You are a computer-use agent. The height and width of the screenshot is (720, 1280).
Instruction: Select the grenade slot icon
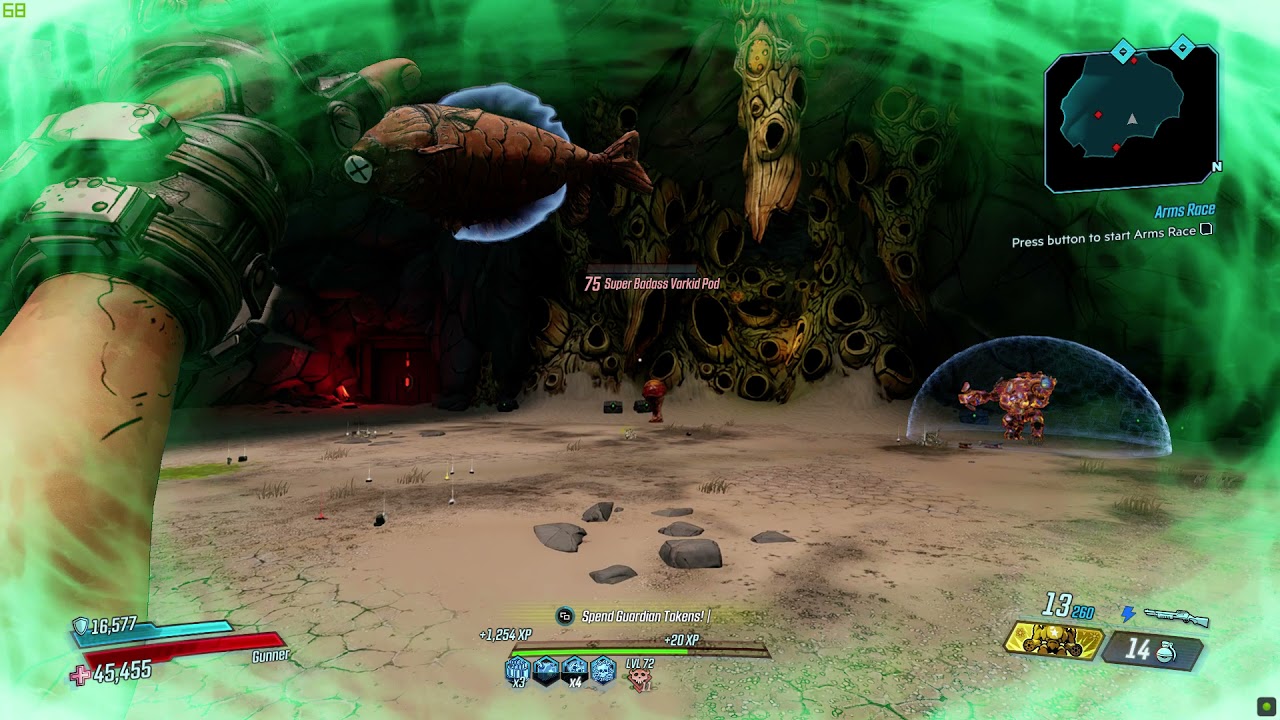(1150, 651)
